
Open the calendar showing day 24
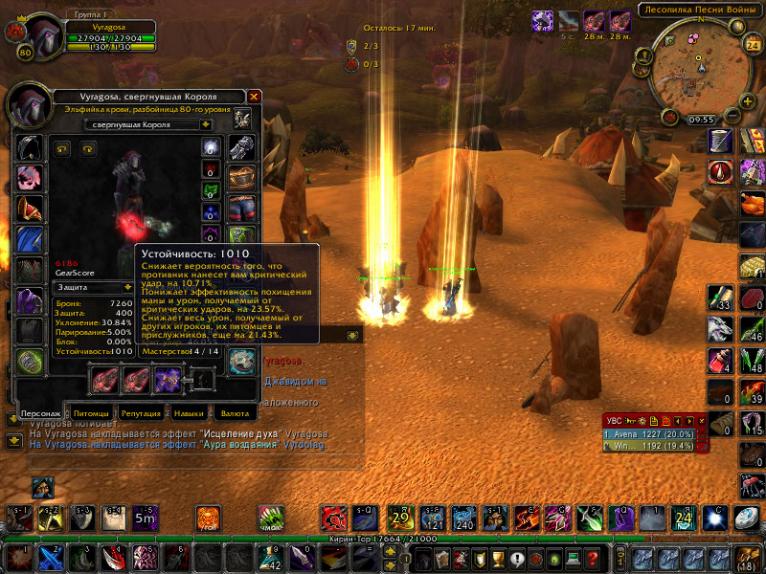tap(752, 44)
